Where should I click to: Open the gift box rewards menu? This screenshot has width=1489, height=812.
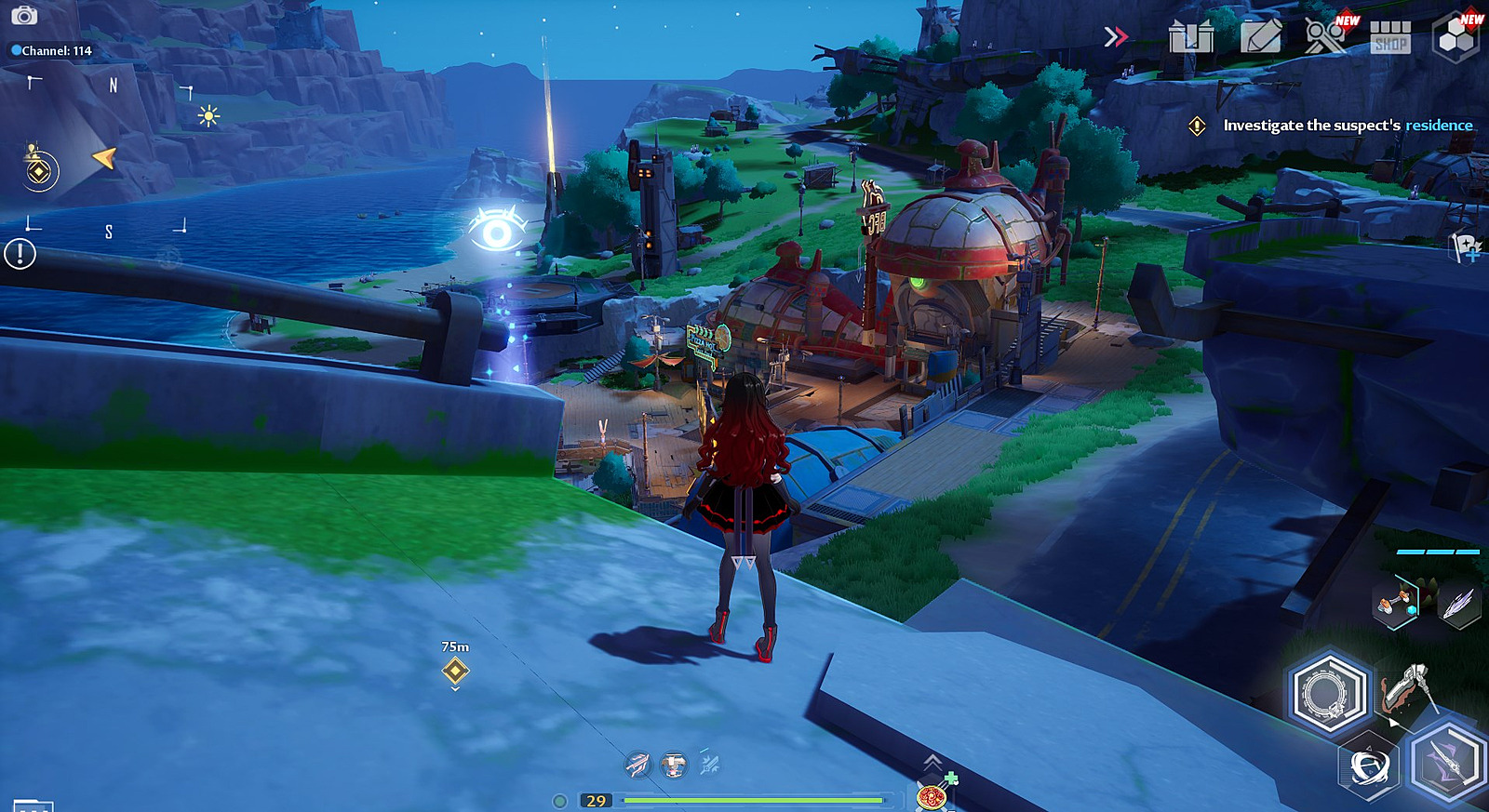[1191, 36]
